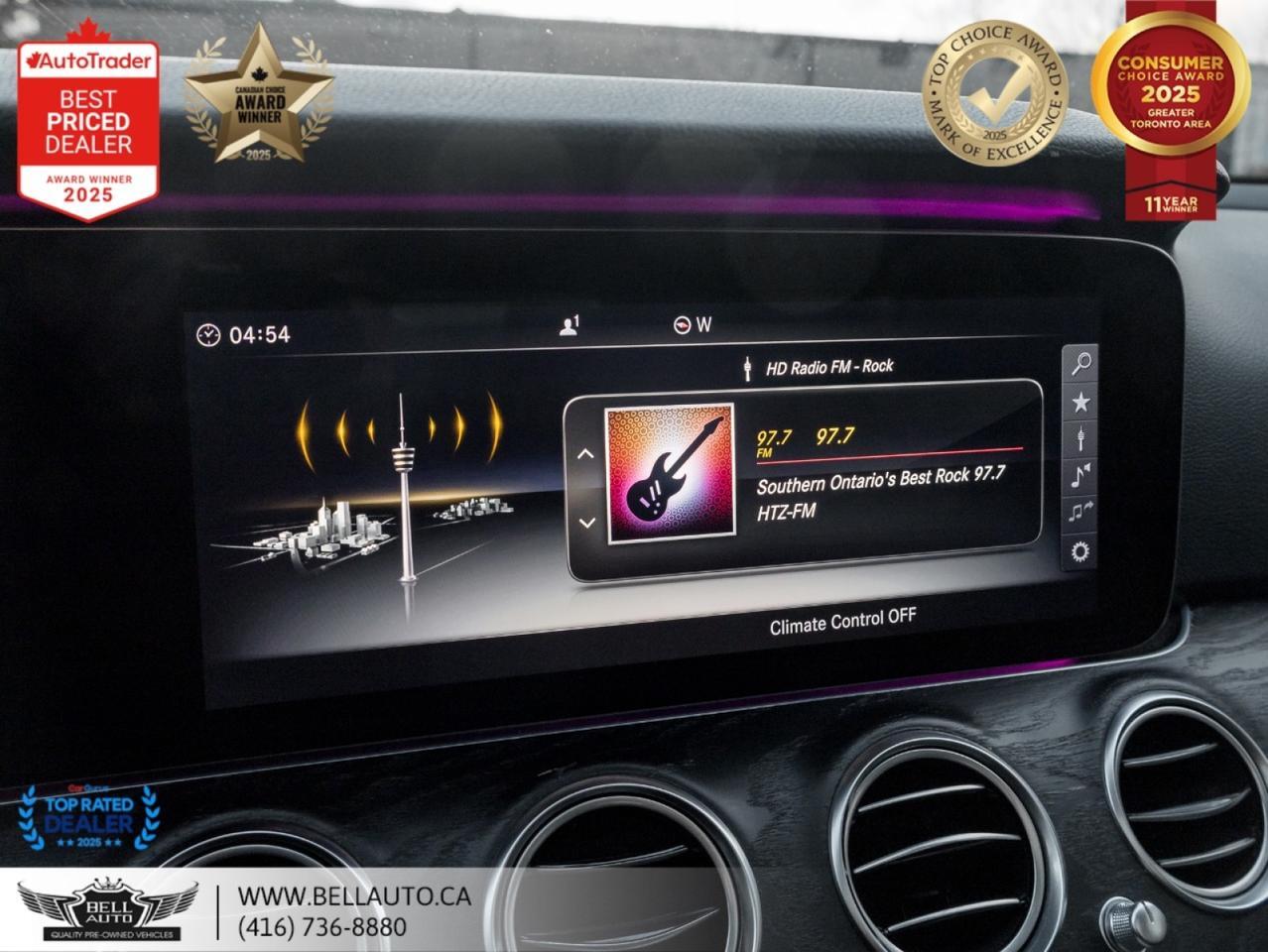Select the guitar station artwork
The image size is (1268, 952).
tap(670, 473)
